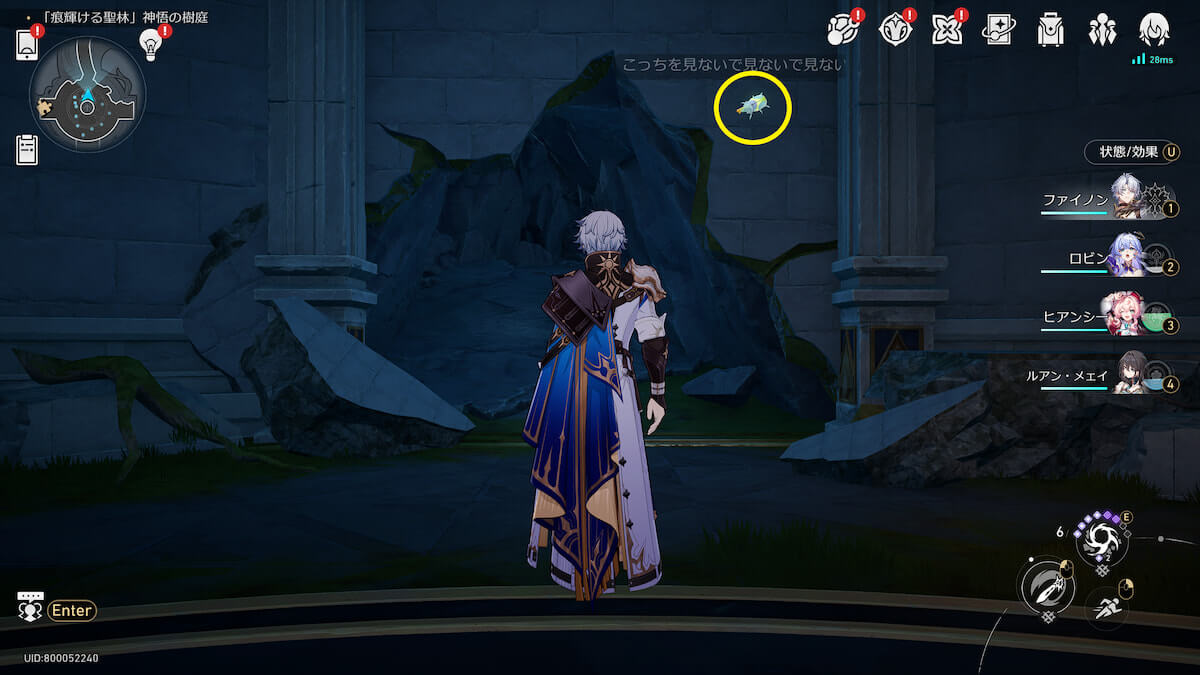Open the minimap
The width and height of the screenshot is (1200, 675).
[x=88, y=96]
